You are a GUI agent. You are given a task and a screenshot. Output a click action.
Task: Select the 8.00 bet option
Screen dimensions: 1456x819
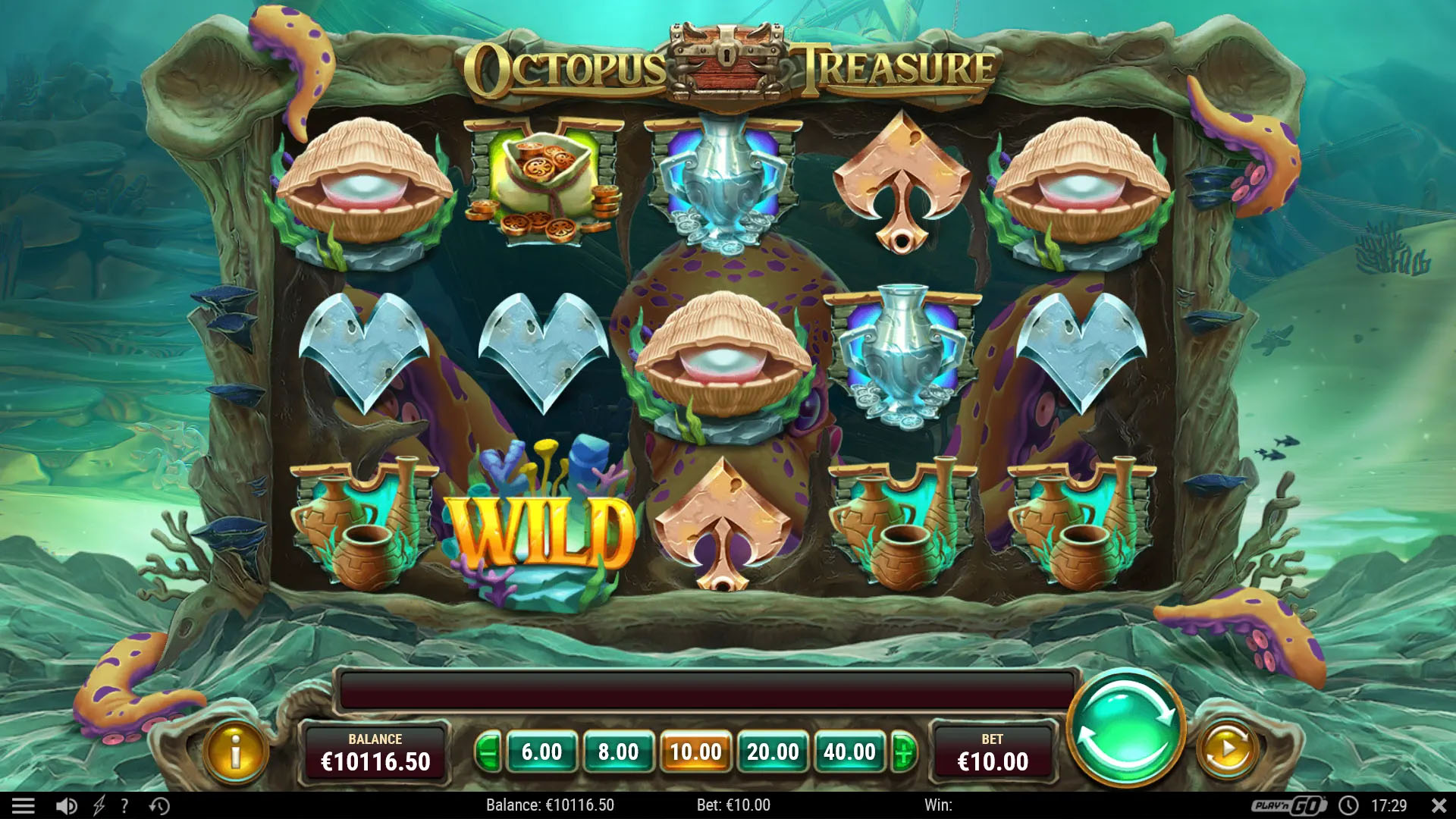(x=620, y=752)
